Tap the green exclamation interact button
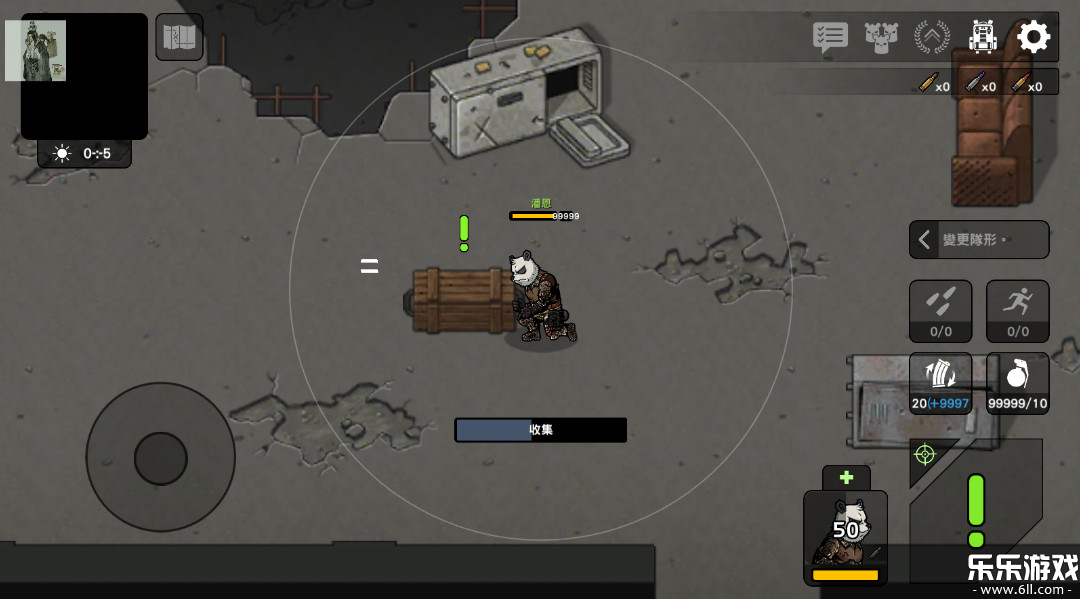1080x599 pixels. (x=976, y=510)
